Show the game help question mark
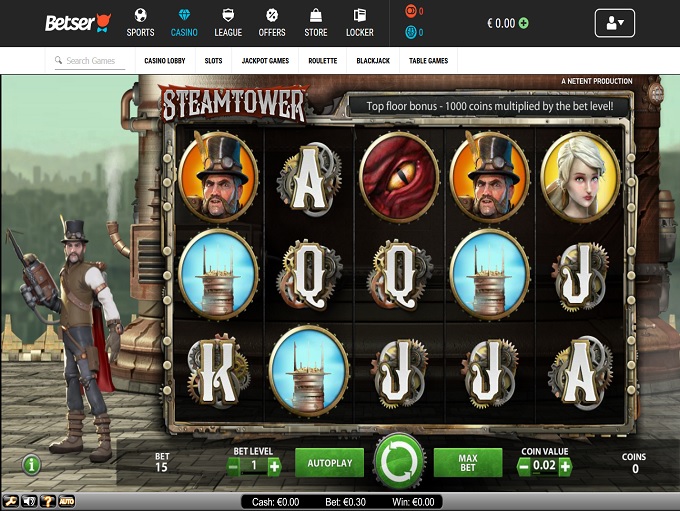680x511 pixels. pos(46,500)
